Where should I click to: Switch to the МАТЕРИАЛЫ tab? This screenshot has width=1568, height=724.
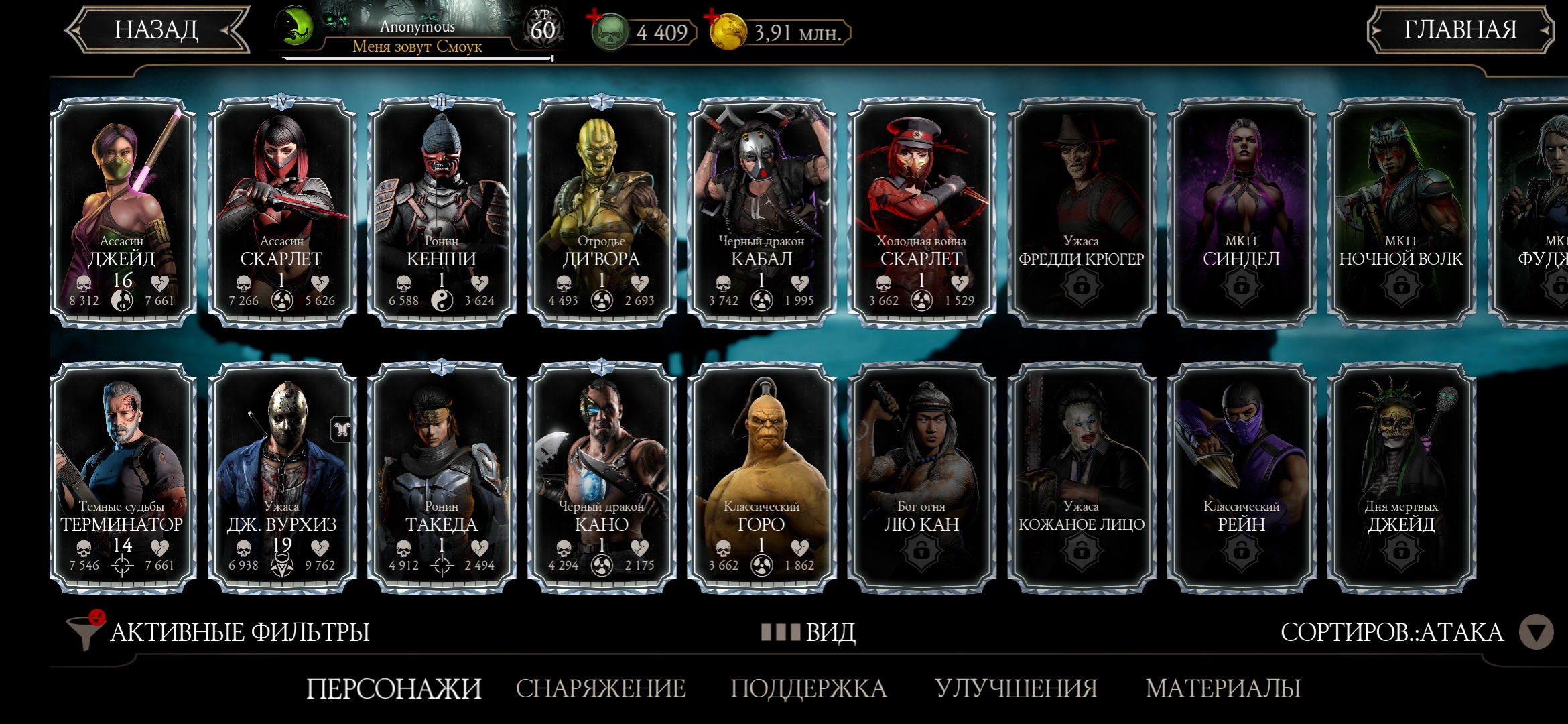pyautogui.click(x=1223, y=688)
